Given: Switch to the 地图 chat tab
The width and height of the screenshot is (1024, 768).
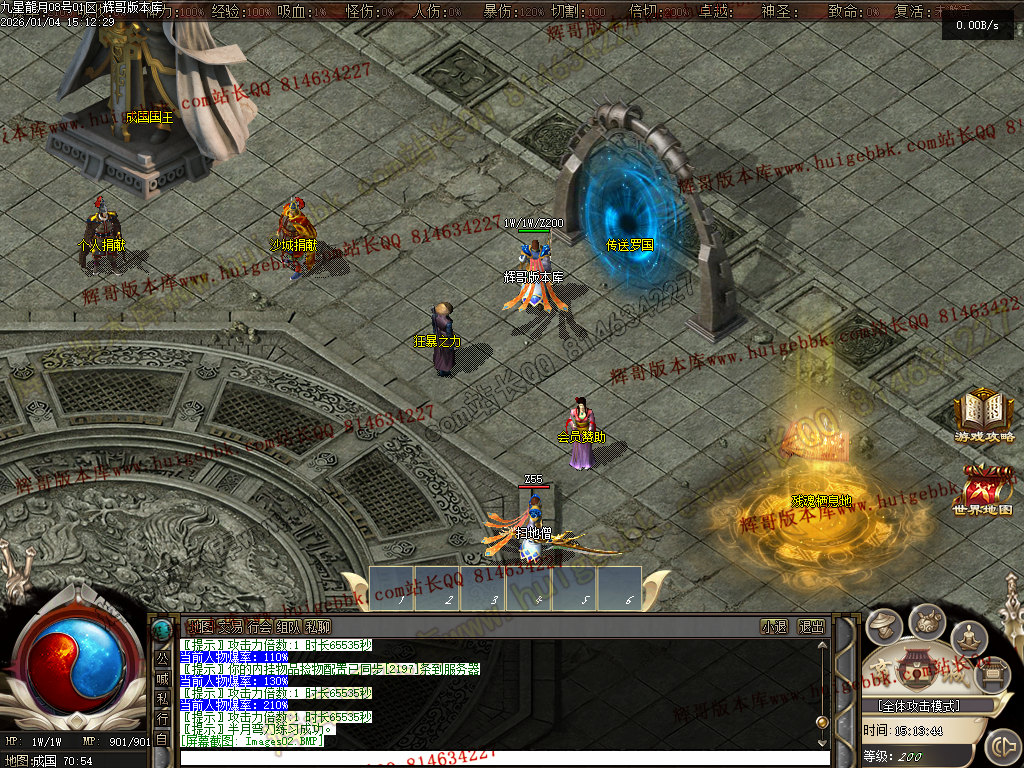Looking at the screenshot, I should [200, 627].
